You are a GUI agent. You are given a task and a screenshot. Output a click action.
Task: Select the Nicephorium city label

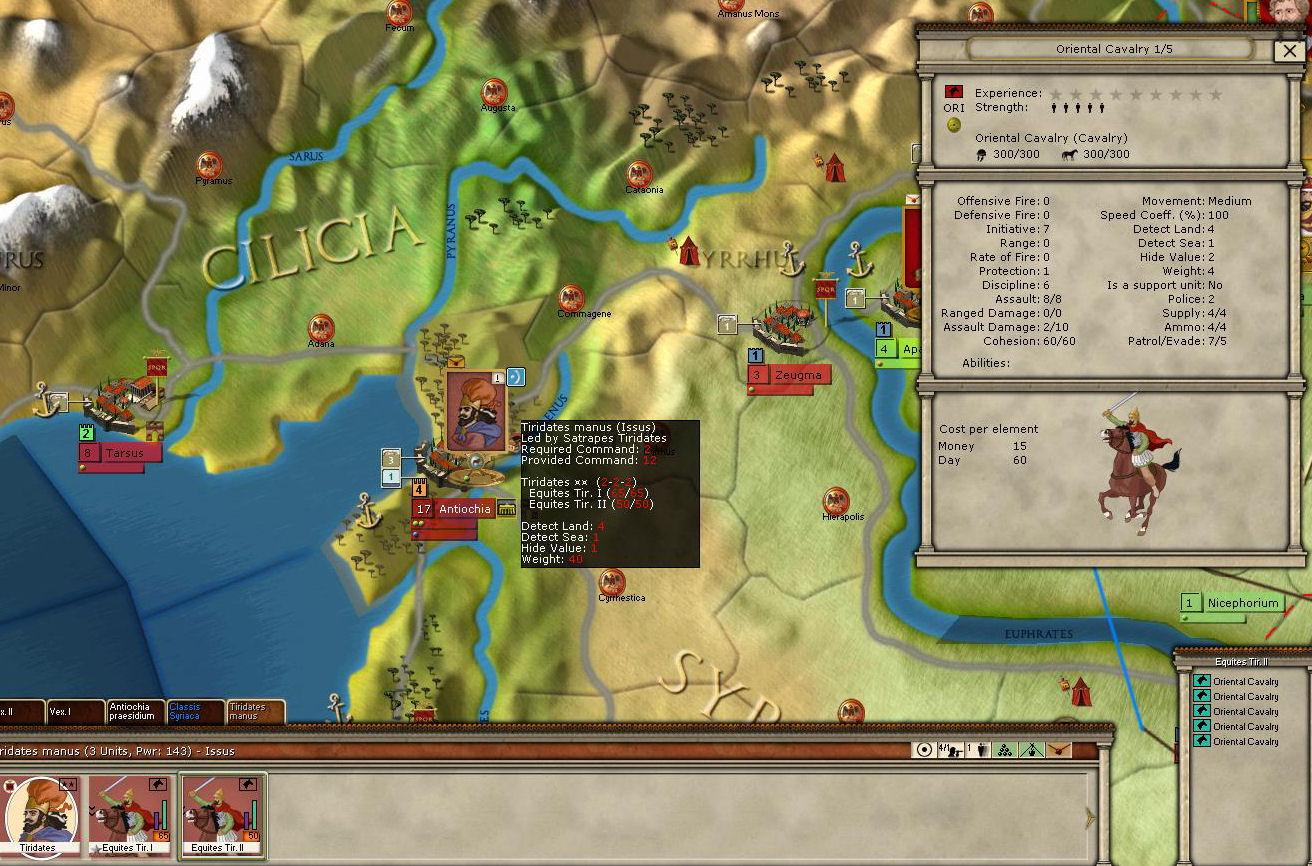1243,603
